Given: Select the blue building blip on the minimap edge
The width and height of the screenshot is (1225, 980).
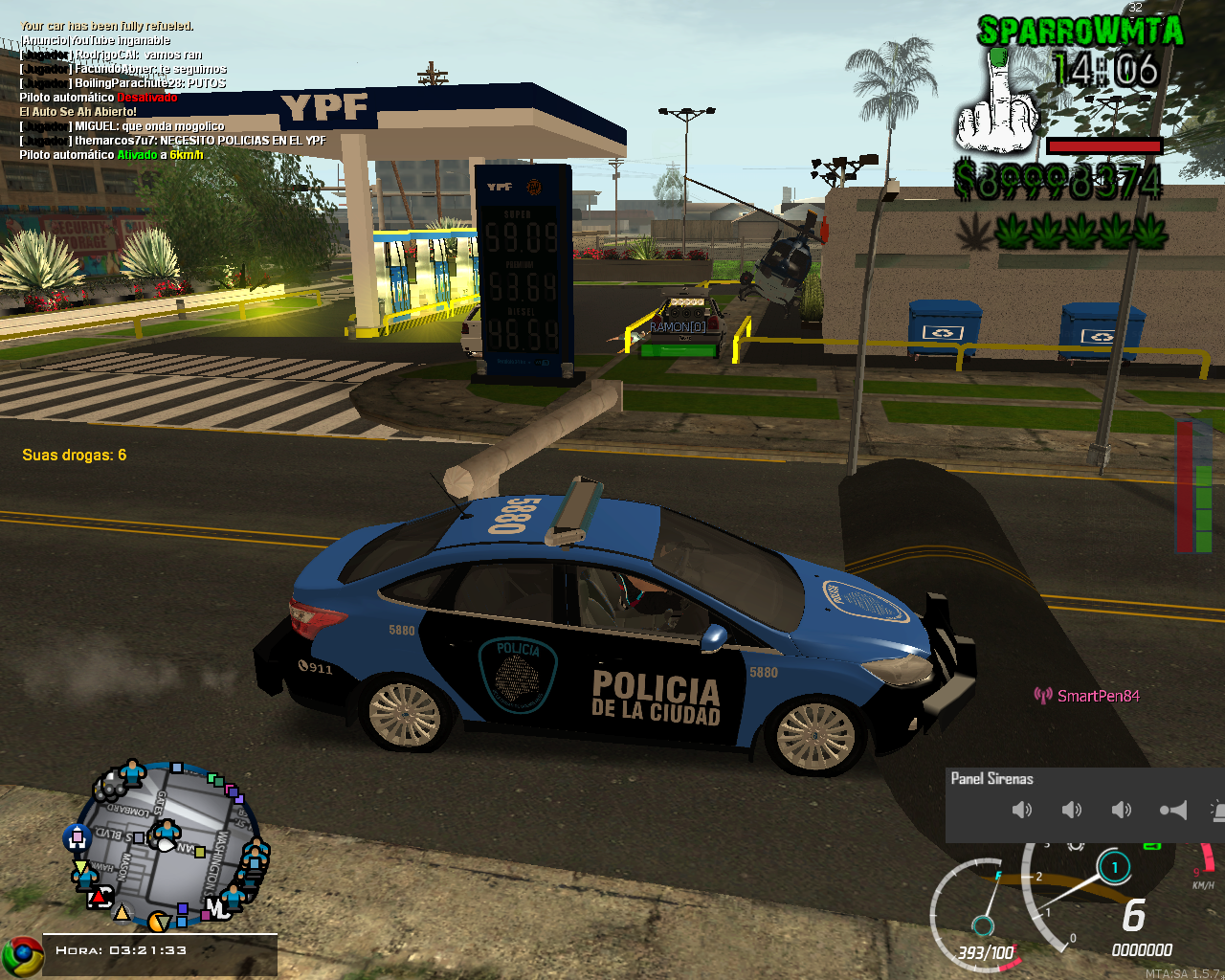Looking at the screenshot, I should (77, 838).
